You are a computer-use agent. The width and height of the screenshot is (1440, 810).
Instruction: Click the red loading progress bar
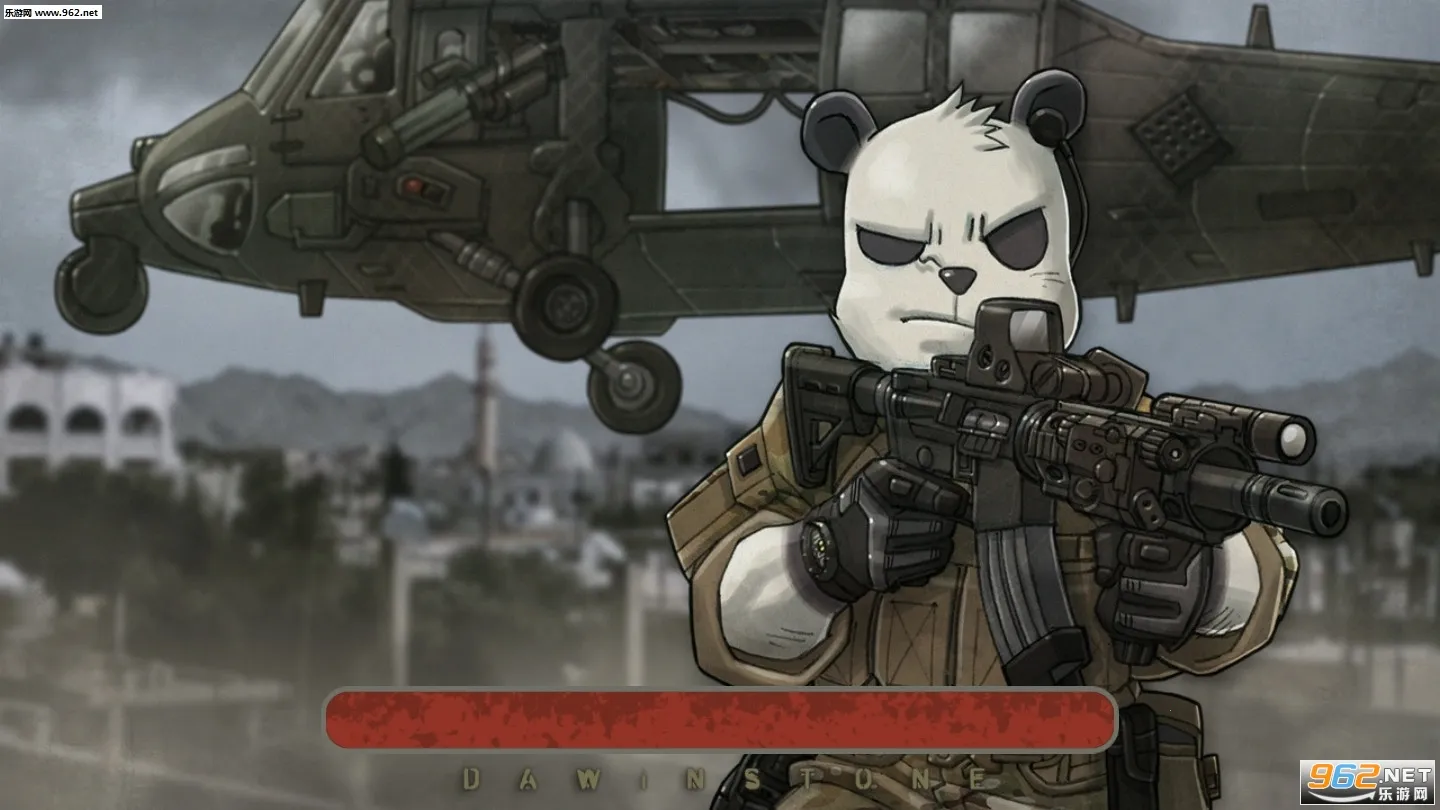point(720,718)
